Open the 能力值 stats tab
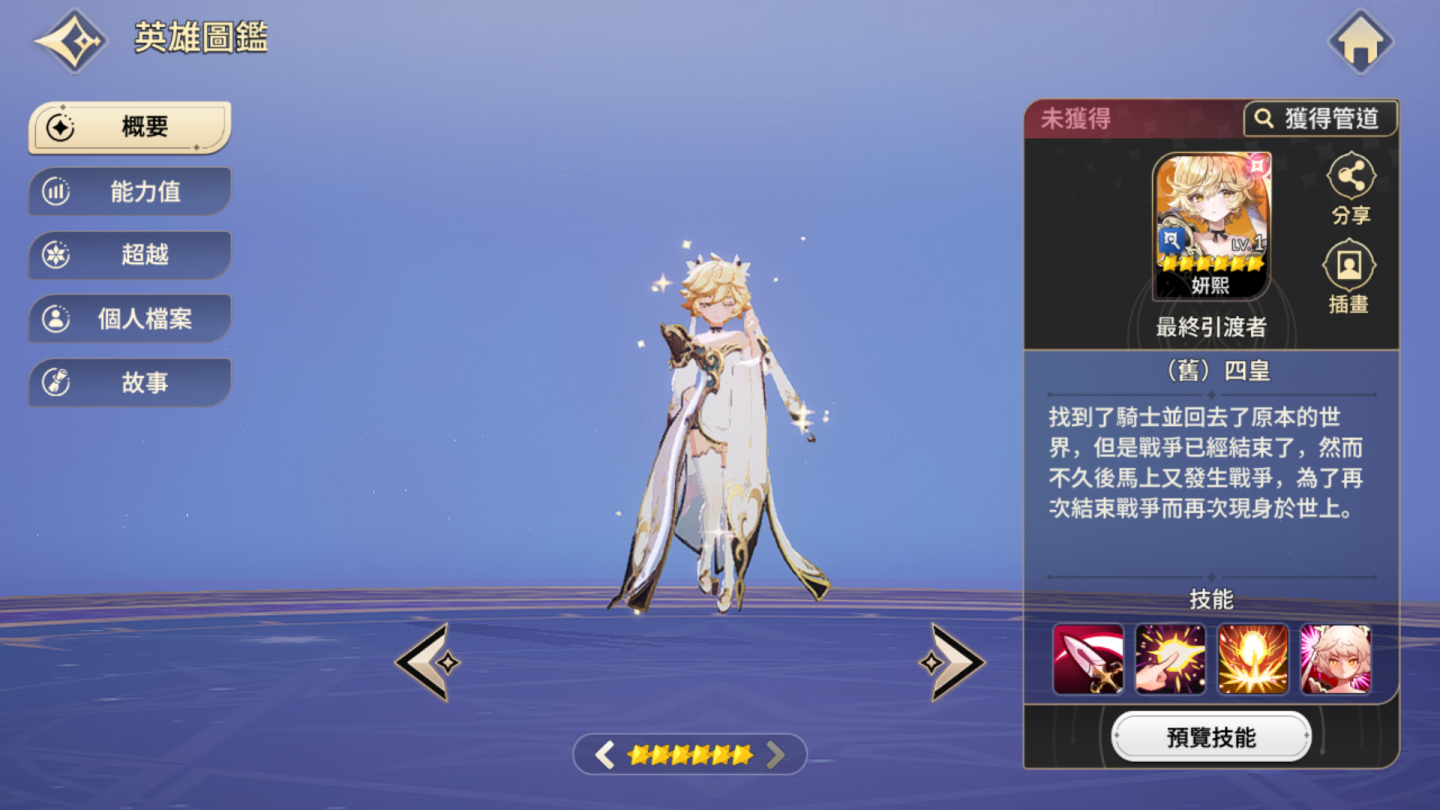Image resolution: width=1440 pixels, height=810 pixels. (x=130, y=191)
